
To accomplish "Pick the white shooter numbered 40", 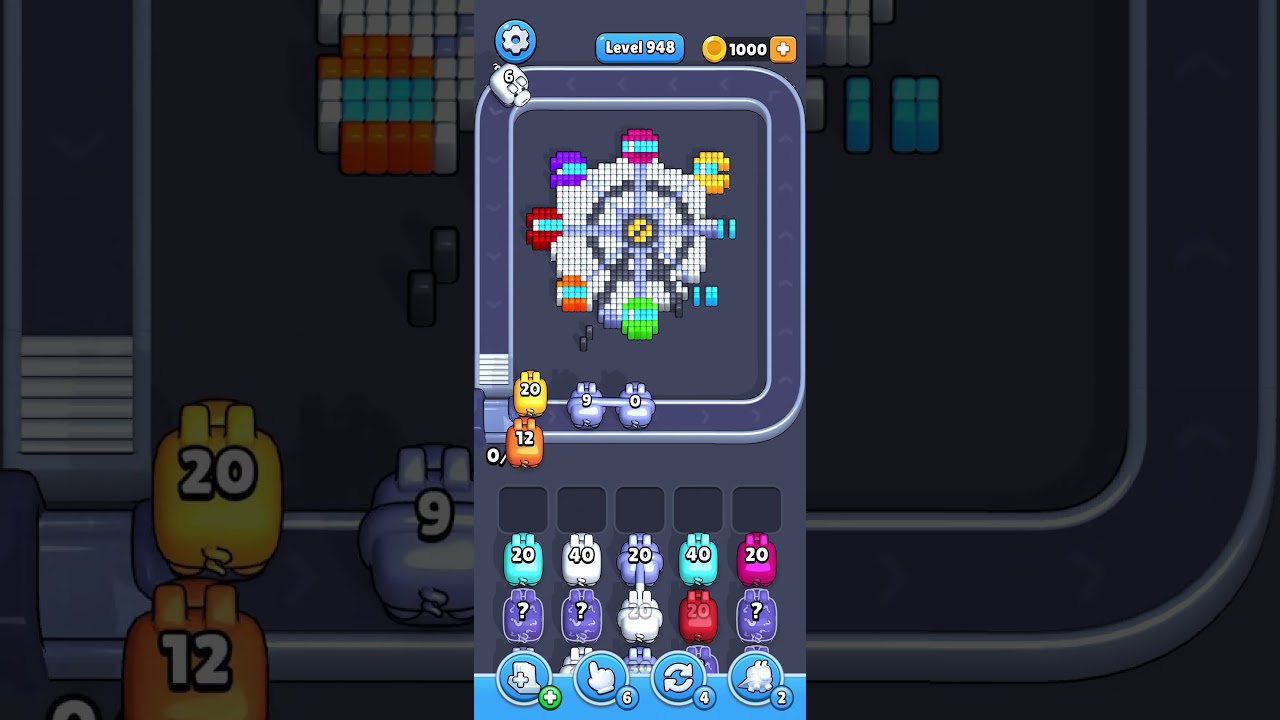I will point(581,560).
